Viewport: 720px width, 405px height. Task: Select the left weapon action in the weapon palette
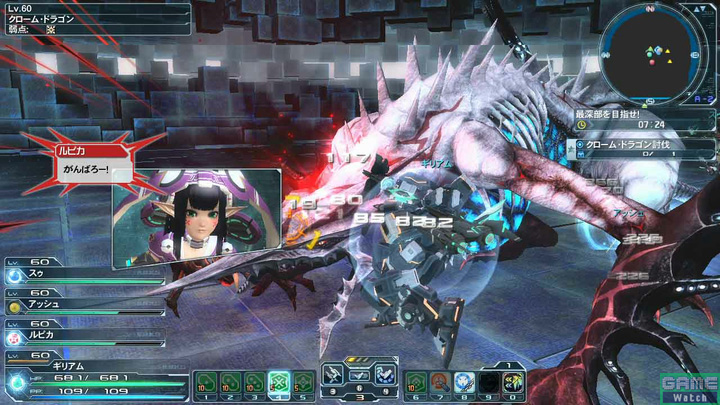333,374
